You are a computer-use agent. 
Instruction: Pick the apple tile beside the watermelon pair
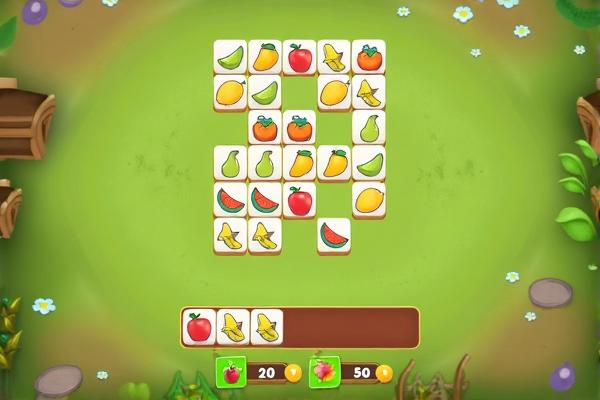299,200
